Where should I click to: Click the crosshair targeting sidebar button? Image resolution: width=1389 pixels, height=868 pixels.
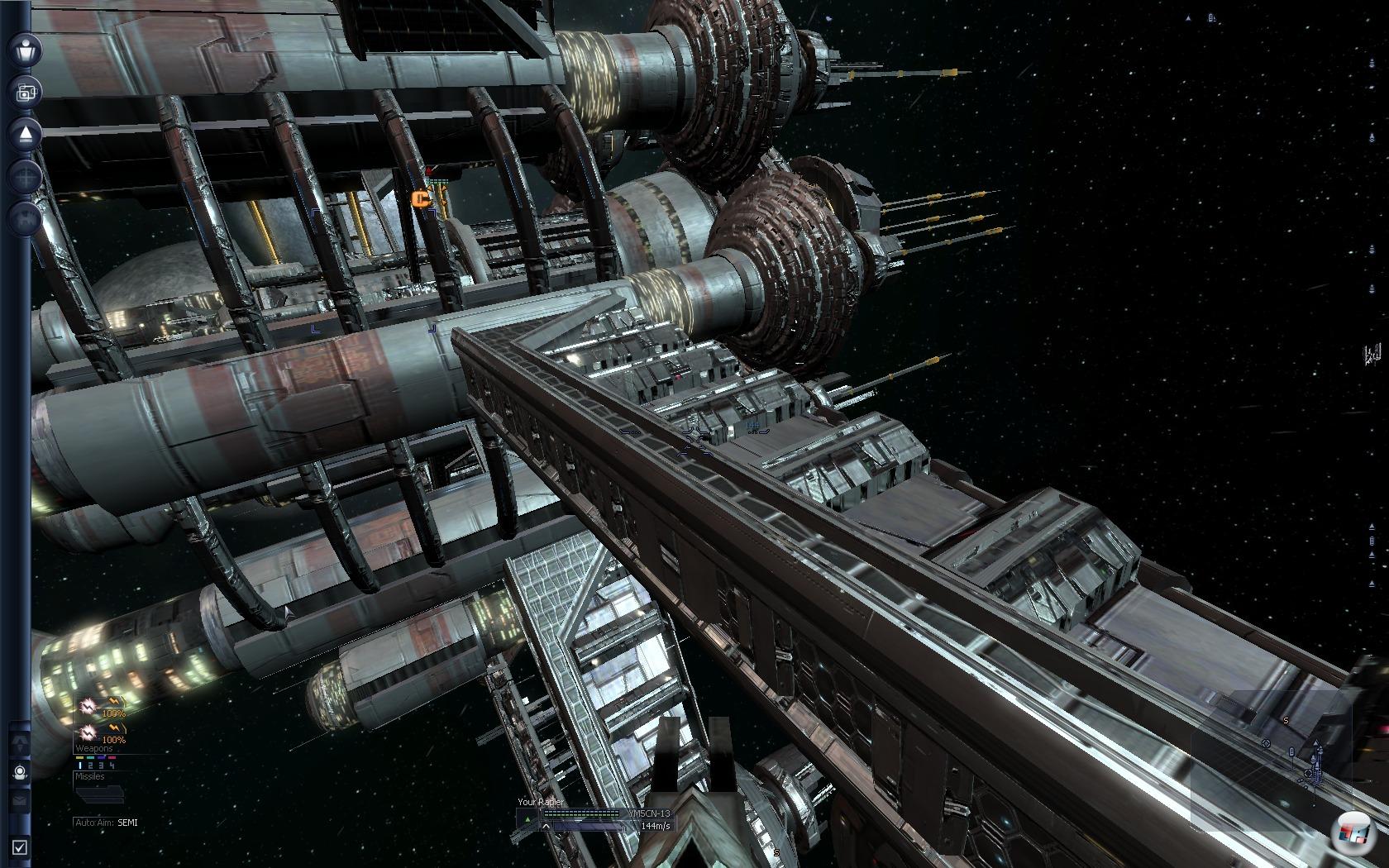[26, 177]
